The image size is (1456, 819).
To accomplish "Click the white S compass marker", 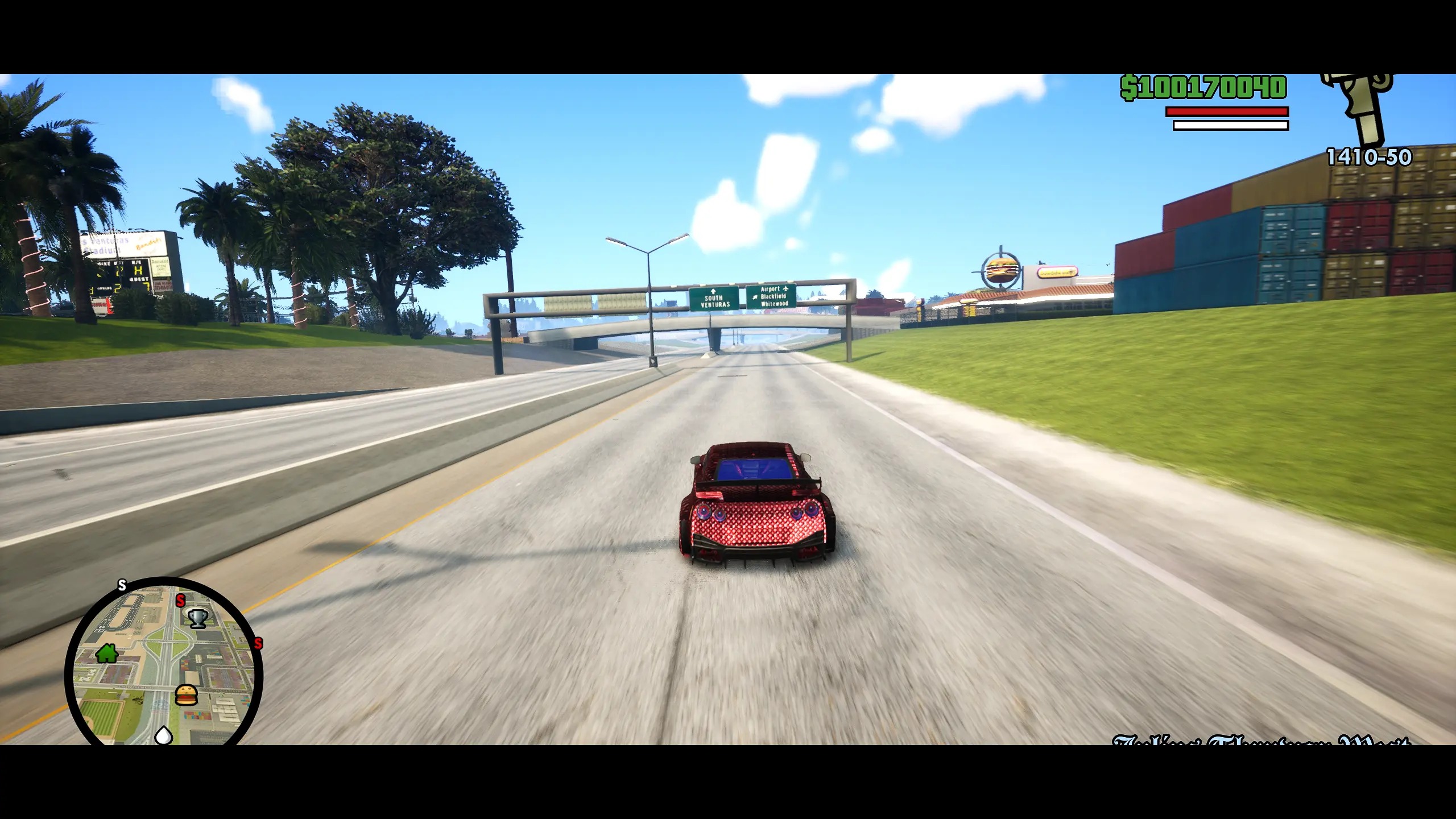I will tap(122, 585).
